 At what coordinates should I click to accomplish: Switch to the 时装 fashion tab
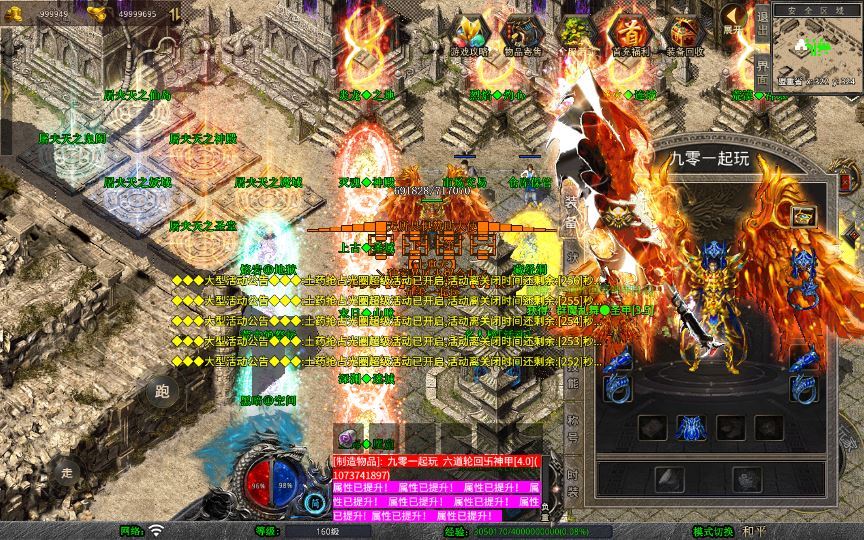[573, 483]
